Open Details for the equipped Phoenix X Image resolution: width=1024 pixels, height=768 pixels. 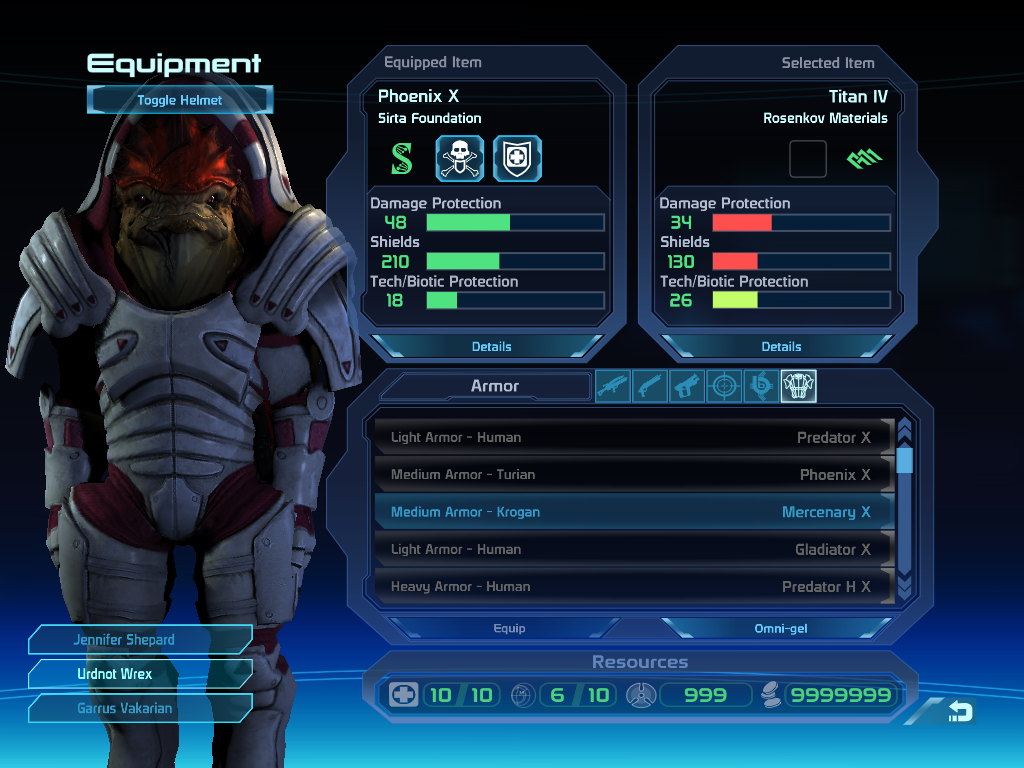click(x=491, y=346)
